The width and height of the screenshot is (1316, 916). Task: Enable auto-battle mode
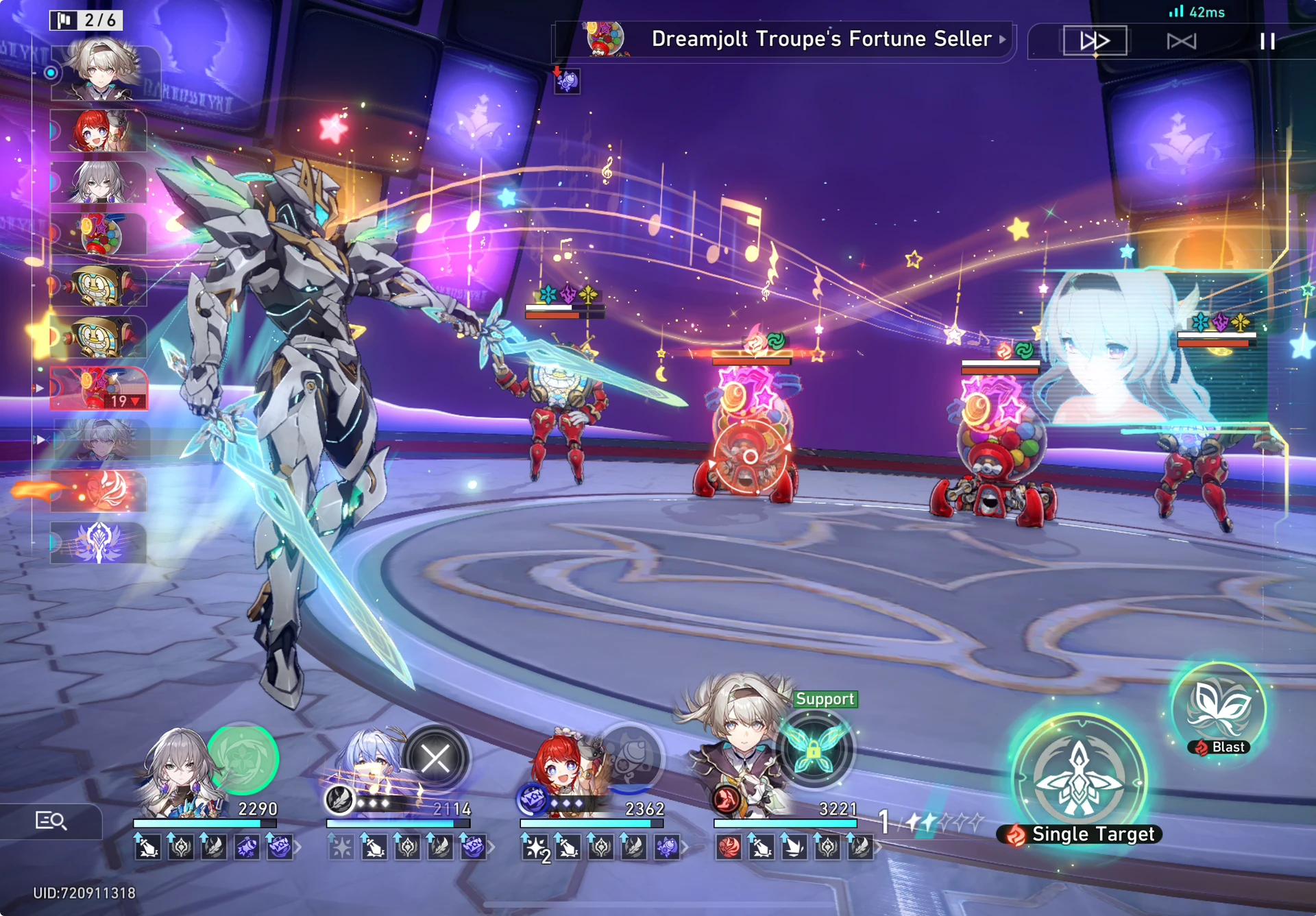point(1183,41)
